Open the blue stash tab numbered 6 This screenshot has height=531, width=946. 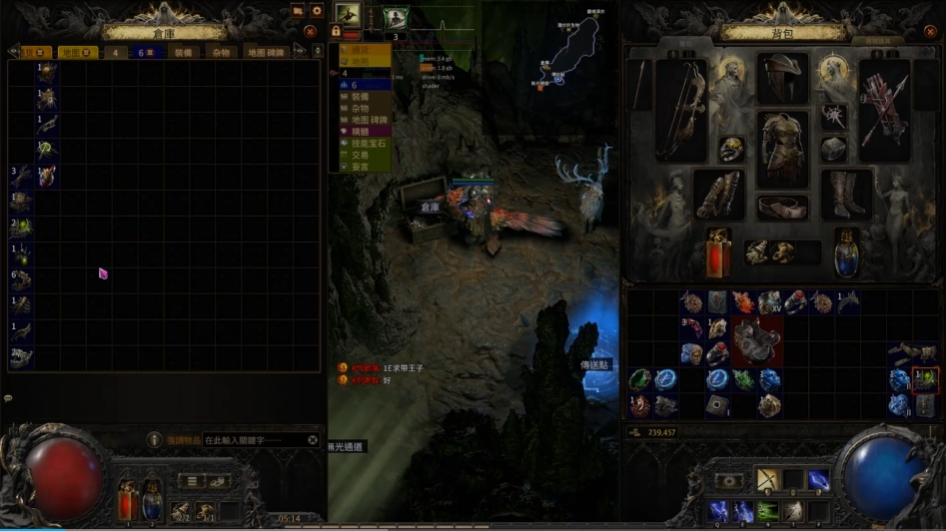151,52
